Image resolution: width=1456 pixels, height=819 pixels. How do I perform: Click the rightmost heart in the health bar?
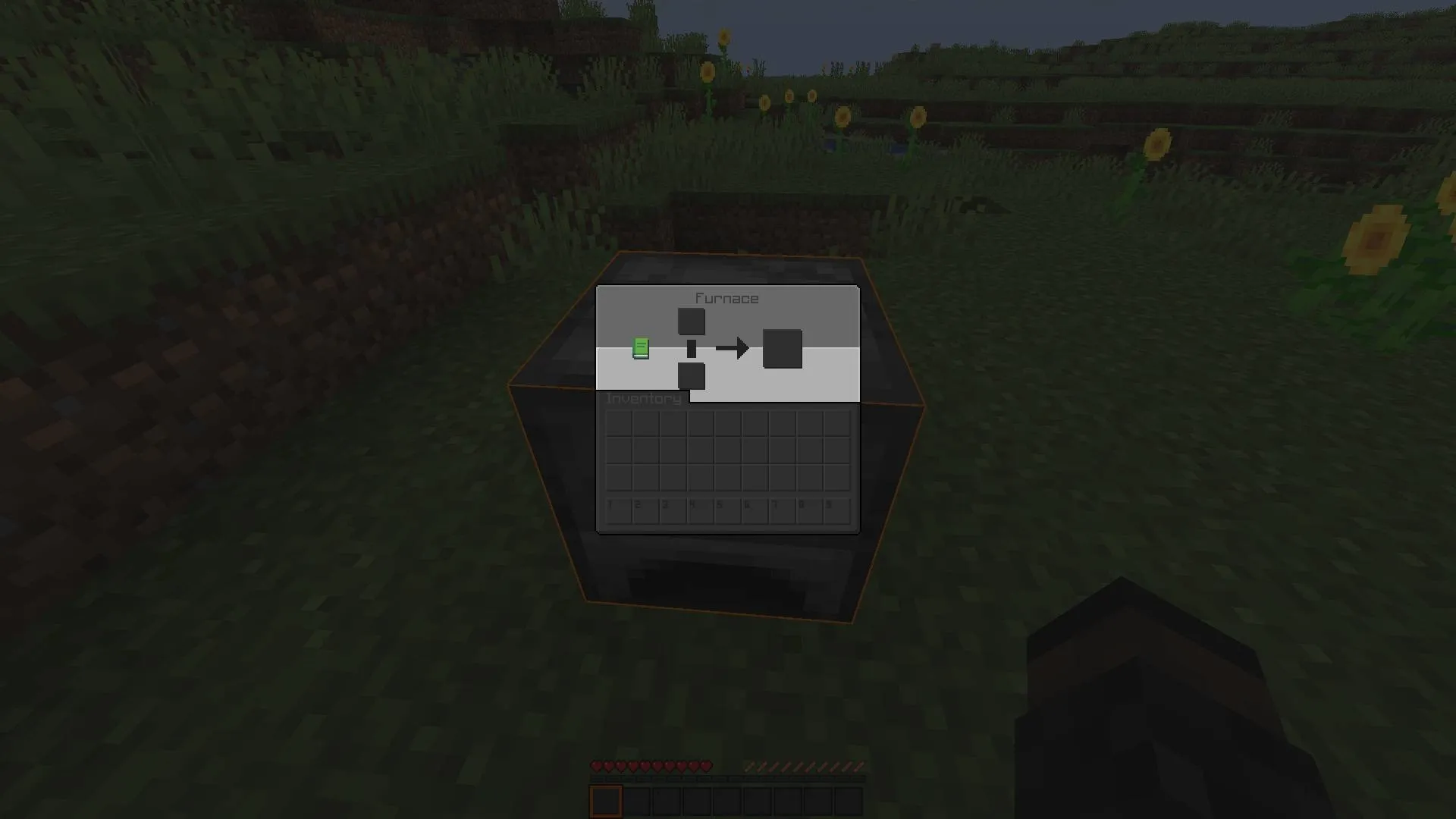pyautogui.click(x=707, y=766)
